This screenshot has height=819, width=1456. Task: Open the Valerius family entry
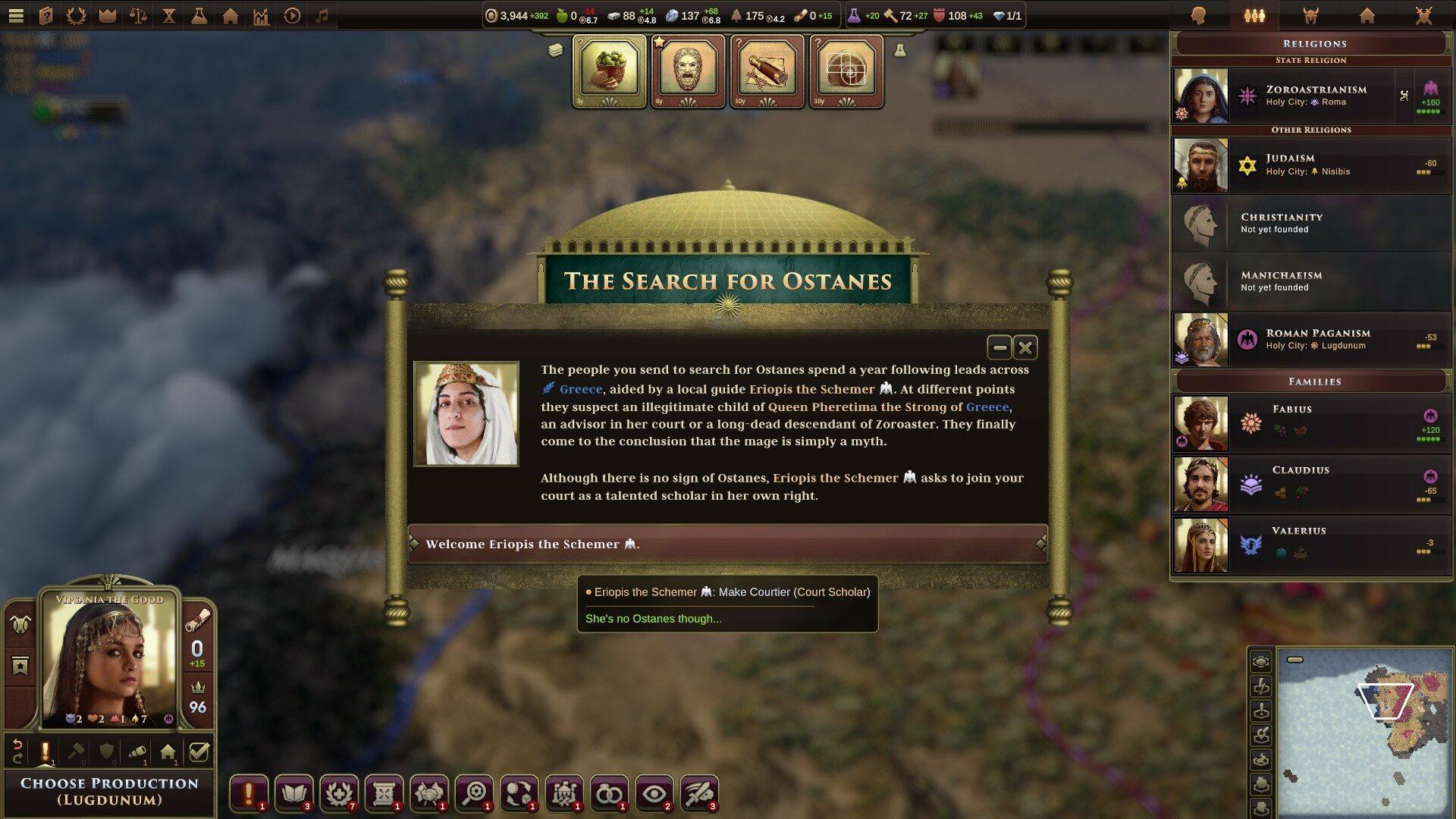pyautogui.click(x=1310, y=544)
